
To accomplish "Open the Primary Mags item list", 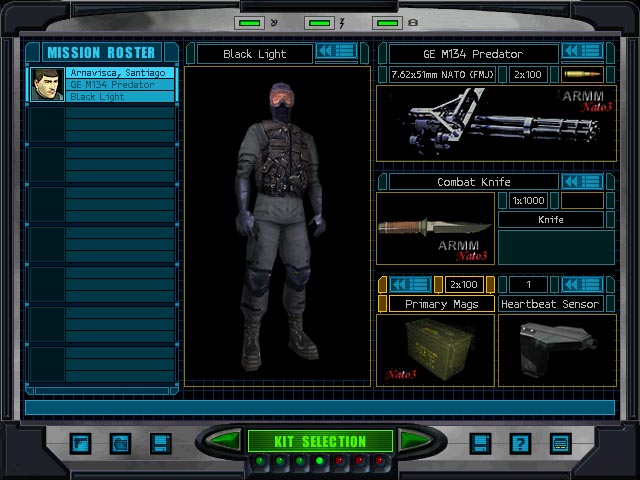I will click(410, 284).
